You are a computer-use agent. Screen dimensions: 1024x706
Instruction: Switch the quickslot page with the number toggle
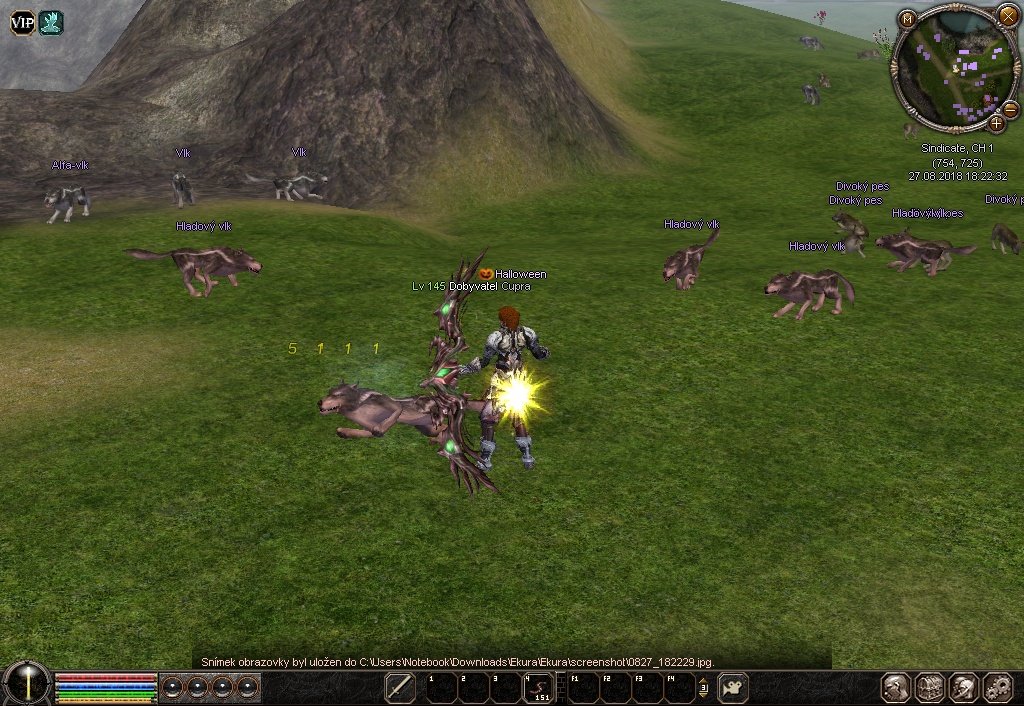coord(703,688)
